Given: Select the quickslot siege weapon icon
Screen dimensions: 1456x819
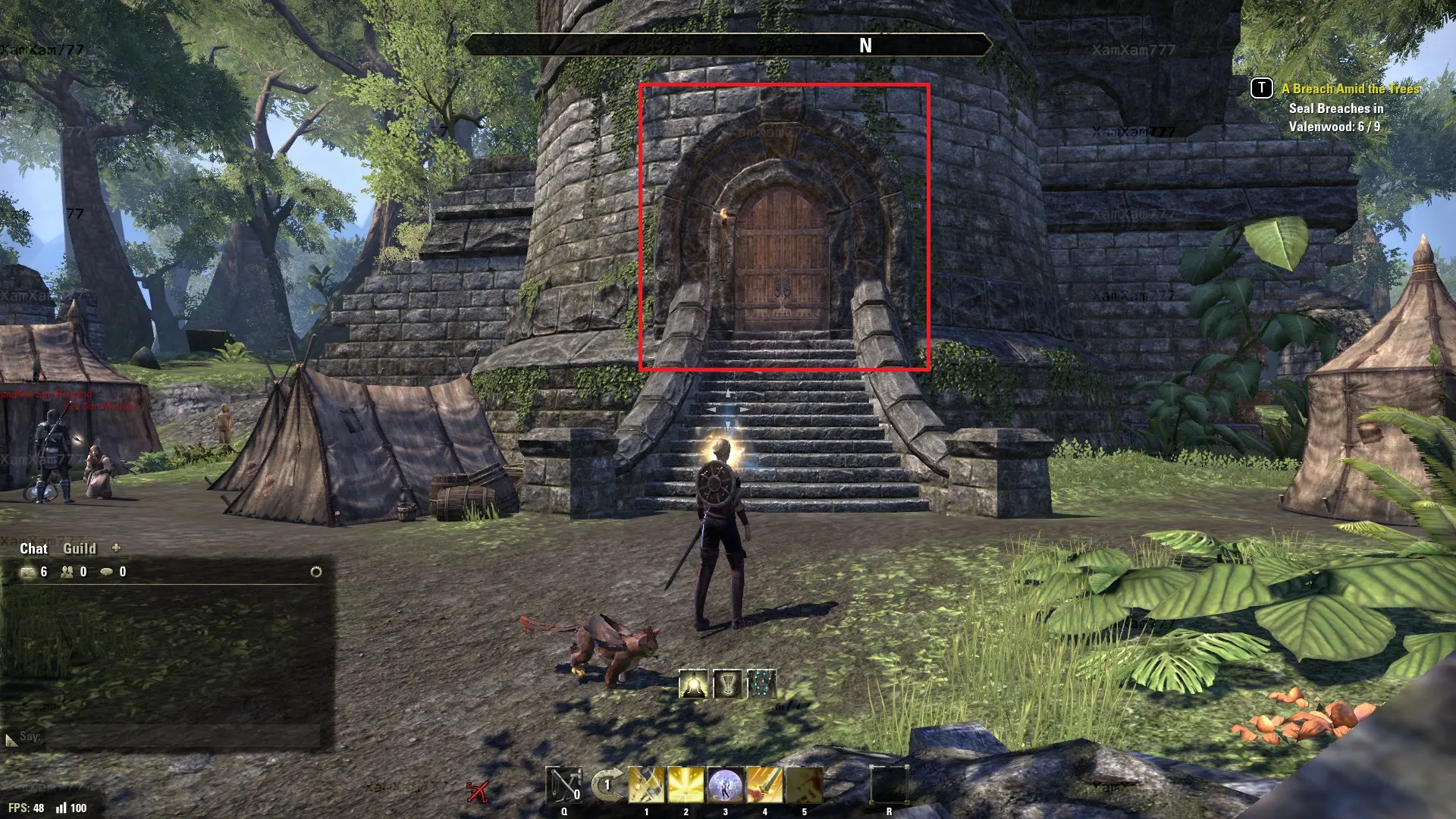Looking at the screenshot, I should [x=564, y=786].
